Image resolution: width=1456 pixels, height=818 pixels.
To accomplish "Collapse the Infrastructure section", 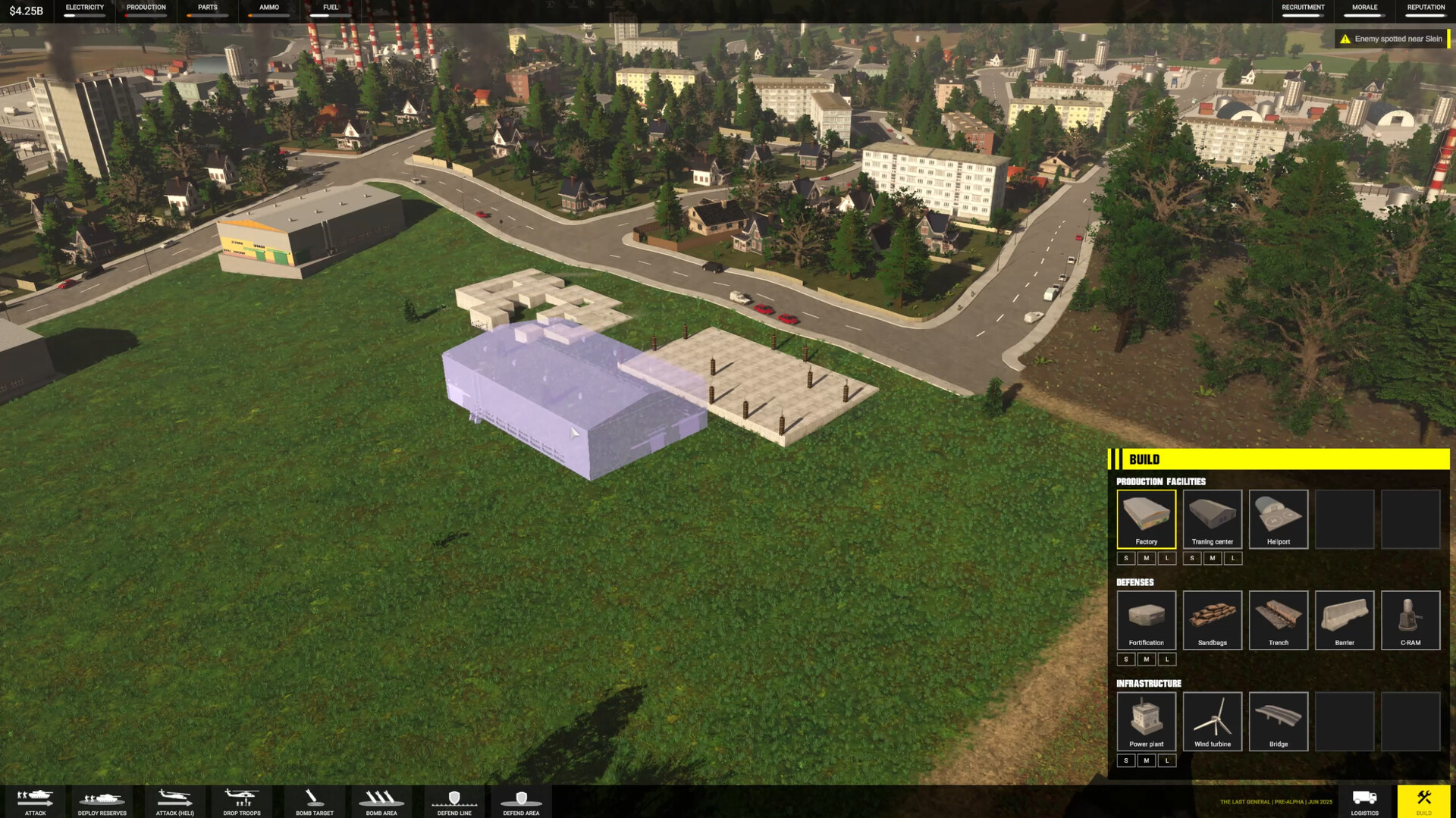I will [1148, 683].
